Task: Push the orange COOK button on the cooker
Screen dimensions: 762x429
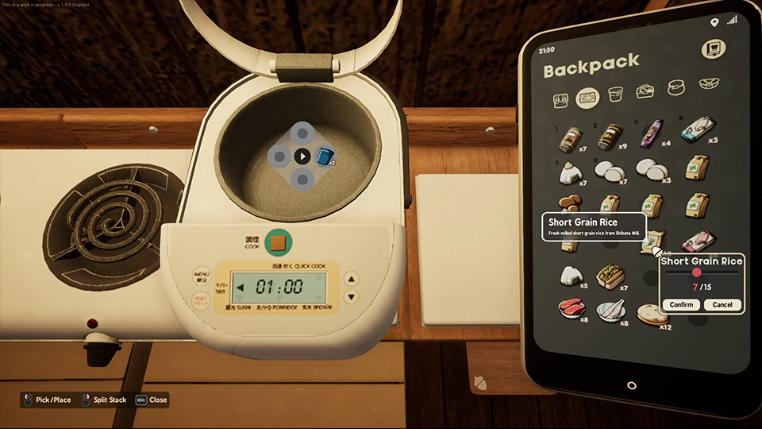Action: [x=279, y=242]
